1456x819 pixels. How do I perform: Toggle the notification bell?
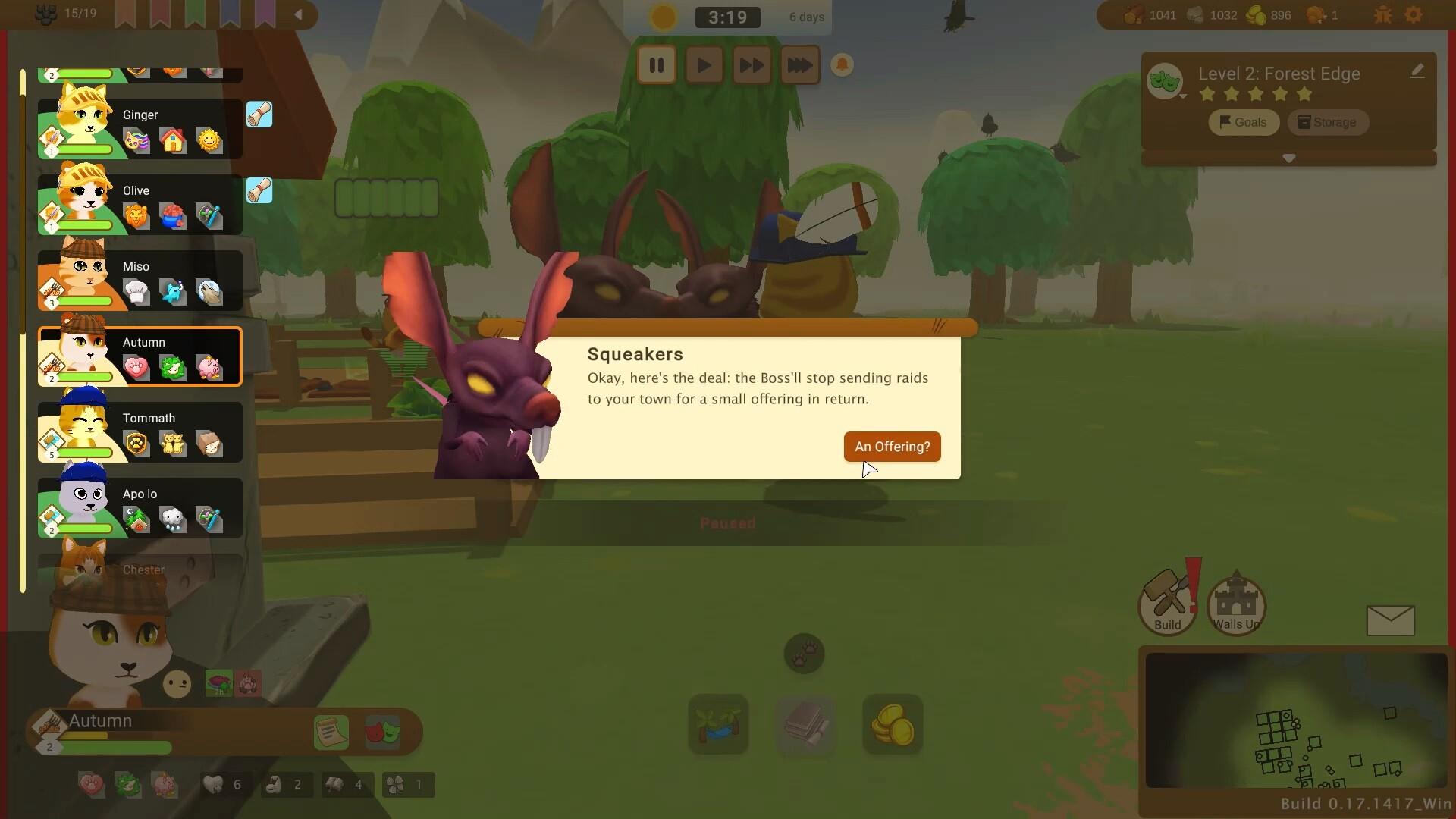[843, 64]
